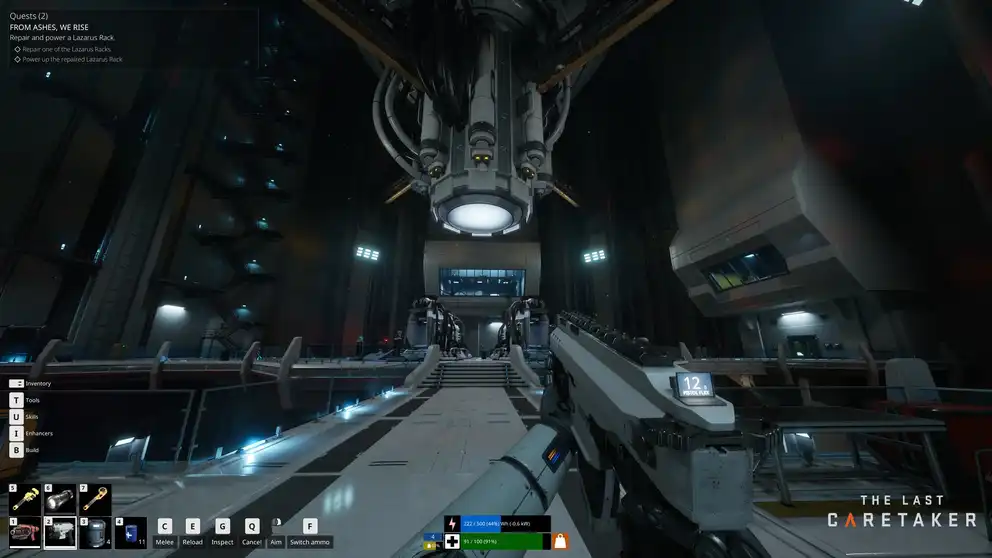Screen dimensions: 992x558
Task: Click the orange carry weight icon
Action: pyautogui.click(x=560, y=540)
